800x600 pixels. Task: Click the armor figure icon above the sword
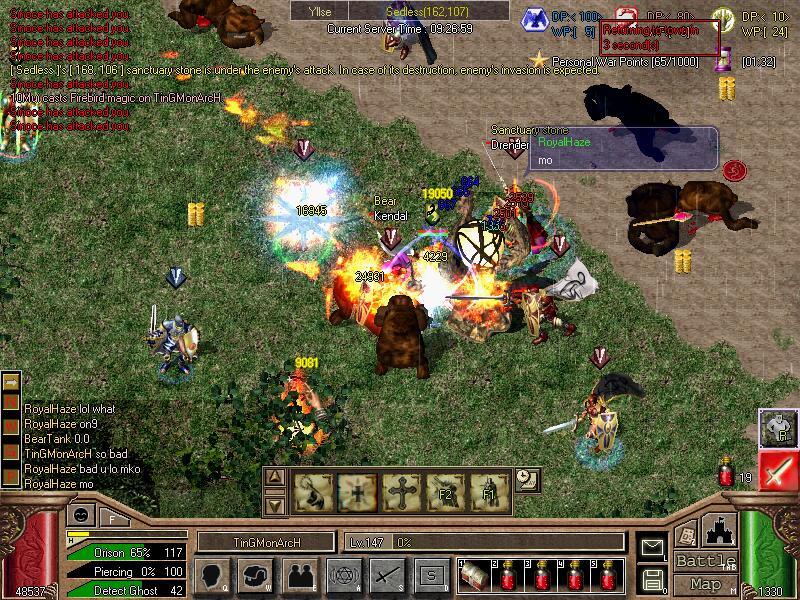coord(776,427)
